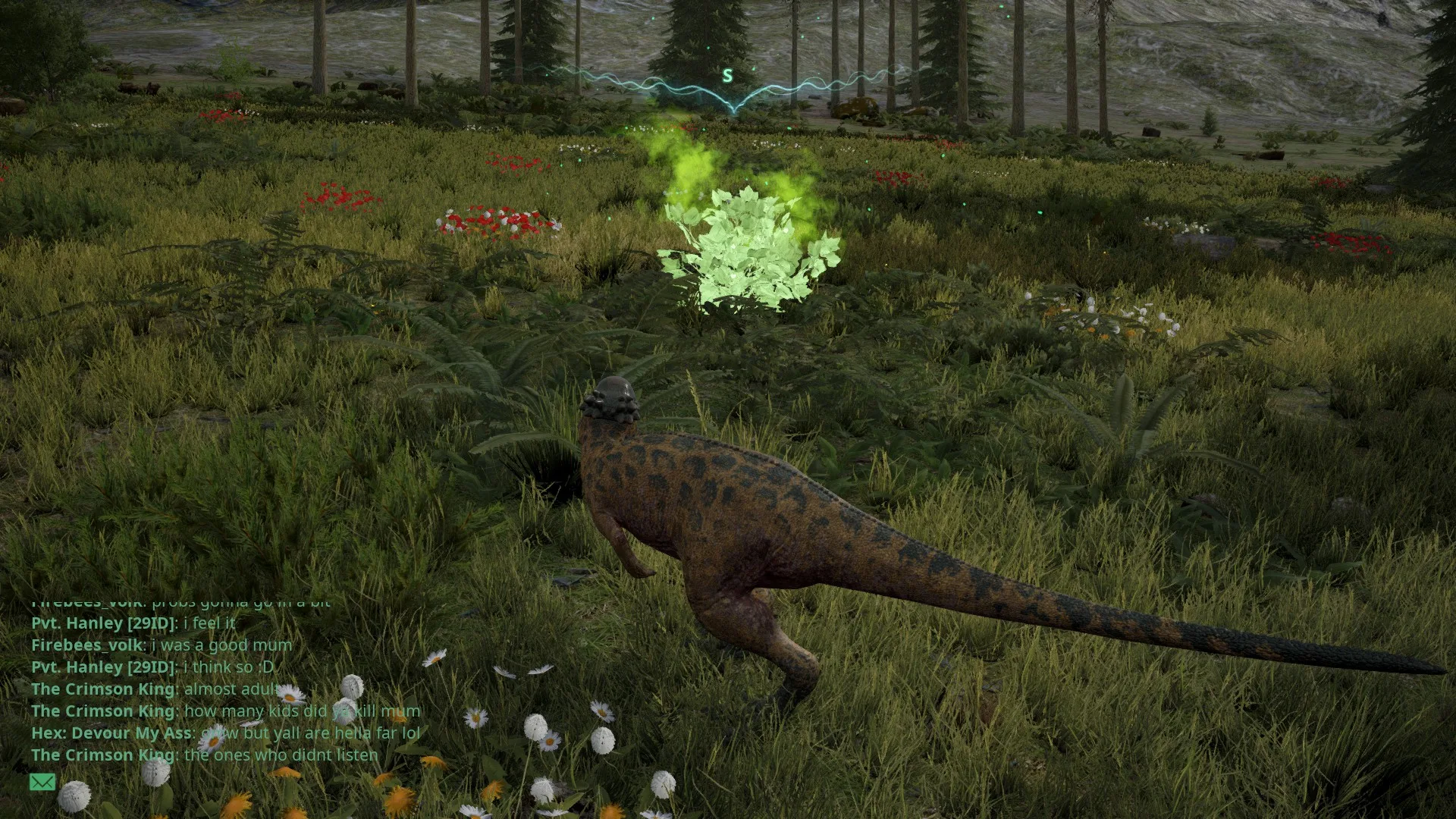Click the compass heading marker S

[727, 76]
